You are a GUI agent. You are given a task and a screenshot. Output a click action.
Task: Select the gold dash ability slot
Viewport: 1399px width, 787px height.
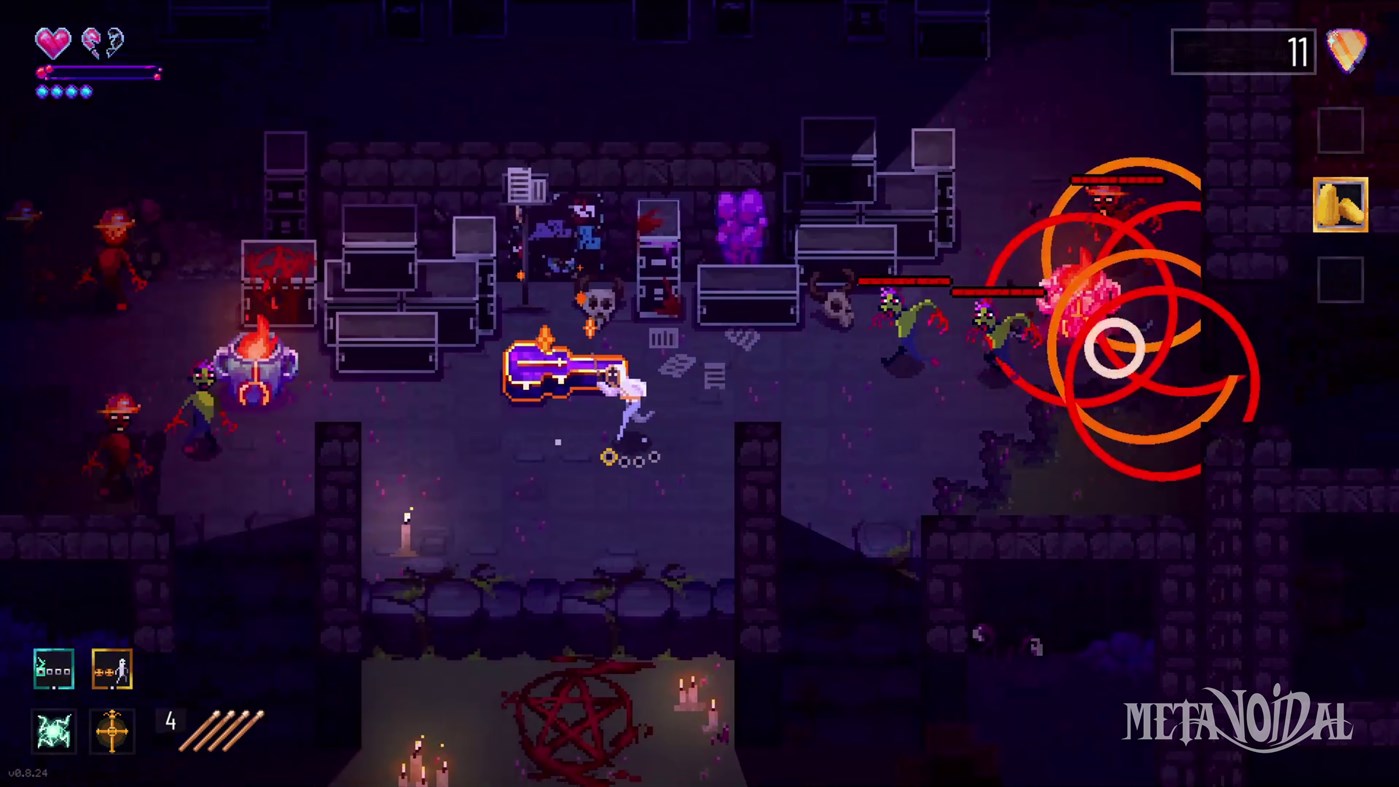click(111, 670)
